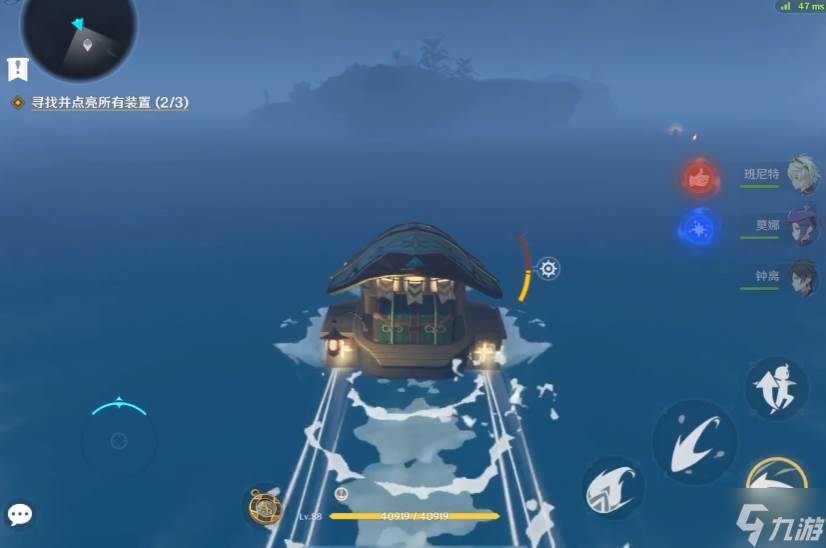Switch to party member 莫娜
The image size is (826, 548).
pos(803,225)
